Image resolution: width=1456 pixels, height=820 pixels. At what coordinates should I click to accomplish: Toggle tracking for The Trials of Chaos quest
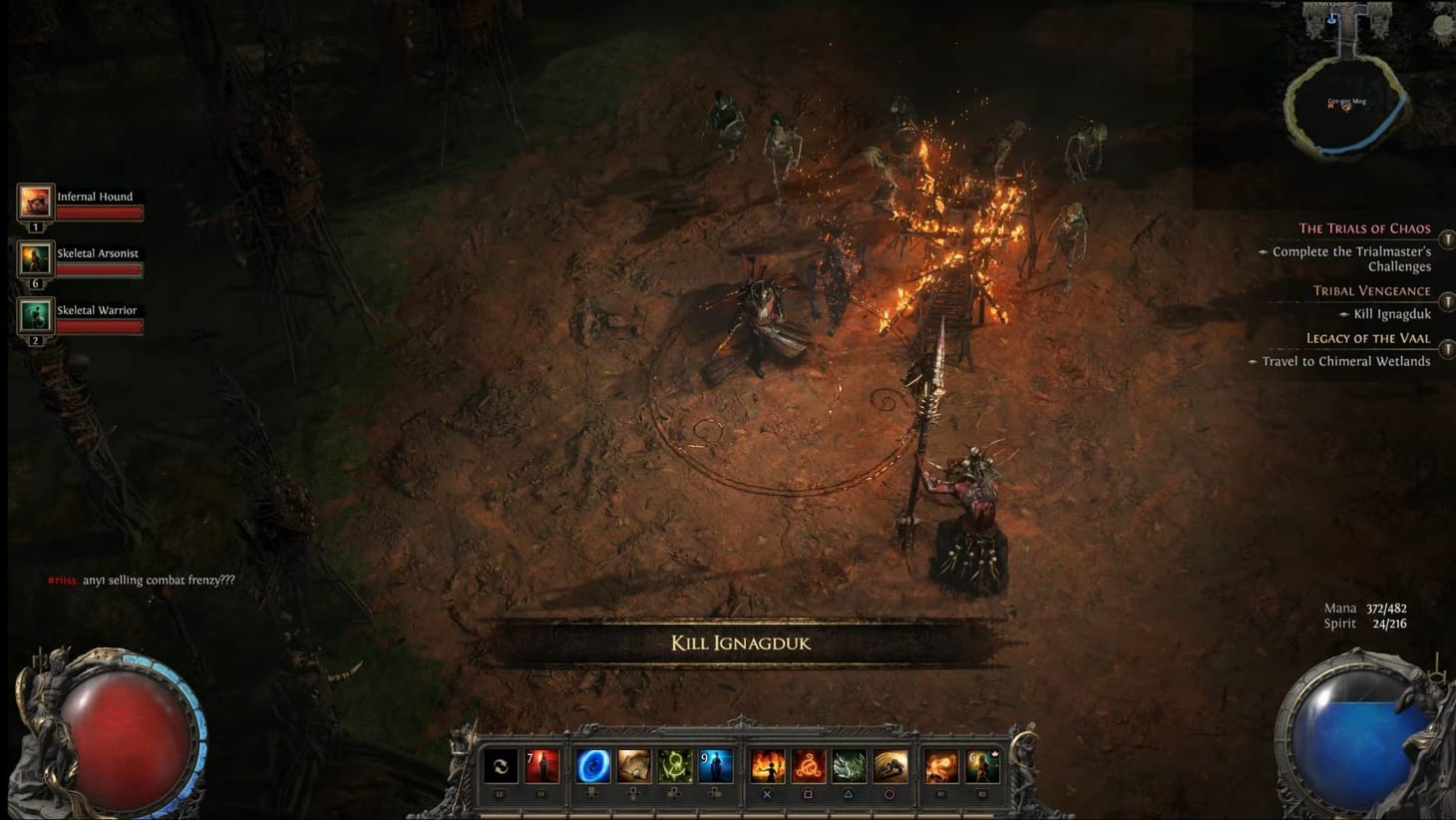tap(1446, 238)
